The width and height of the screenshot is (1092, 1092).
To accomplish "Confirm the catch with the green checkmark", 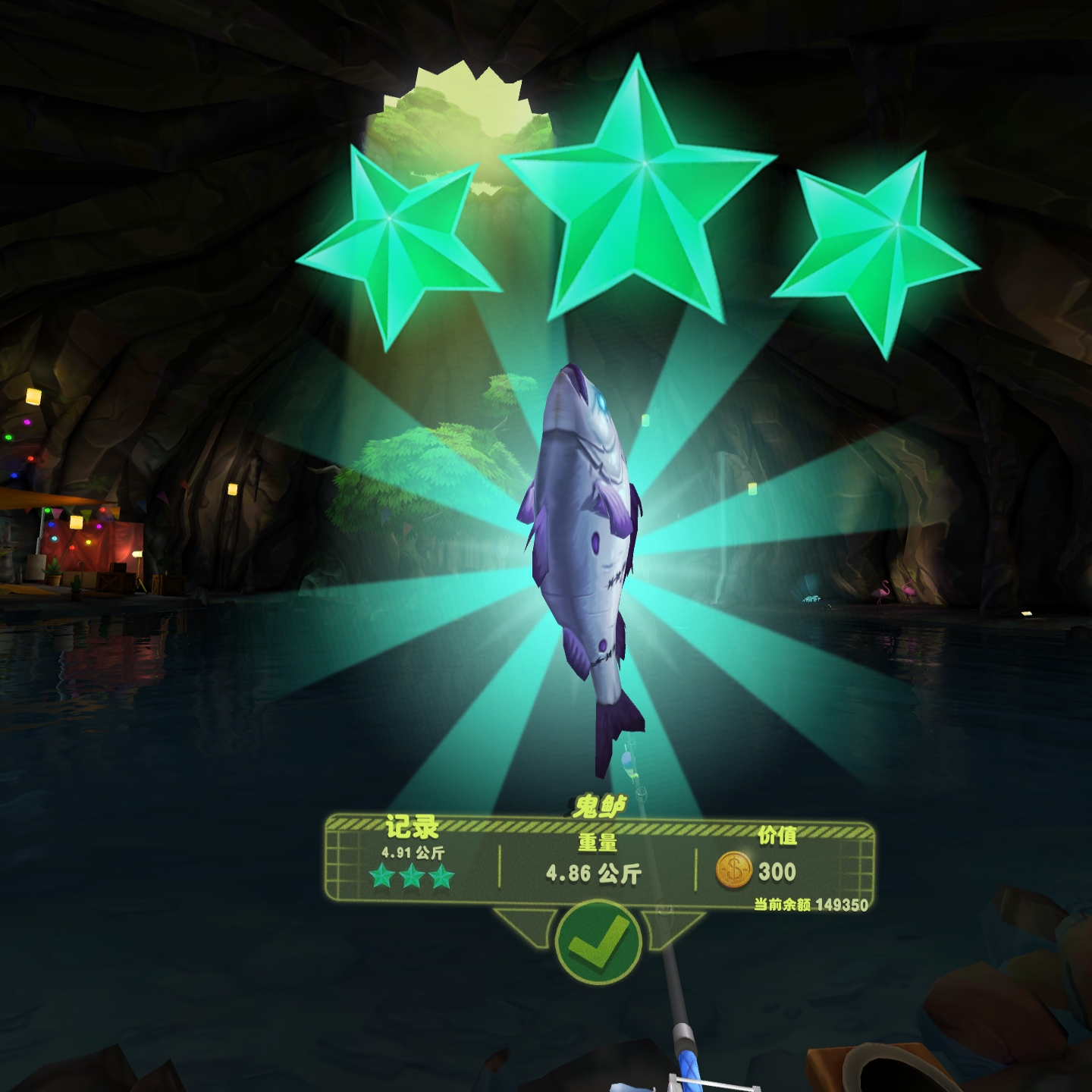I will (598, 942).
